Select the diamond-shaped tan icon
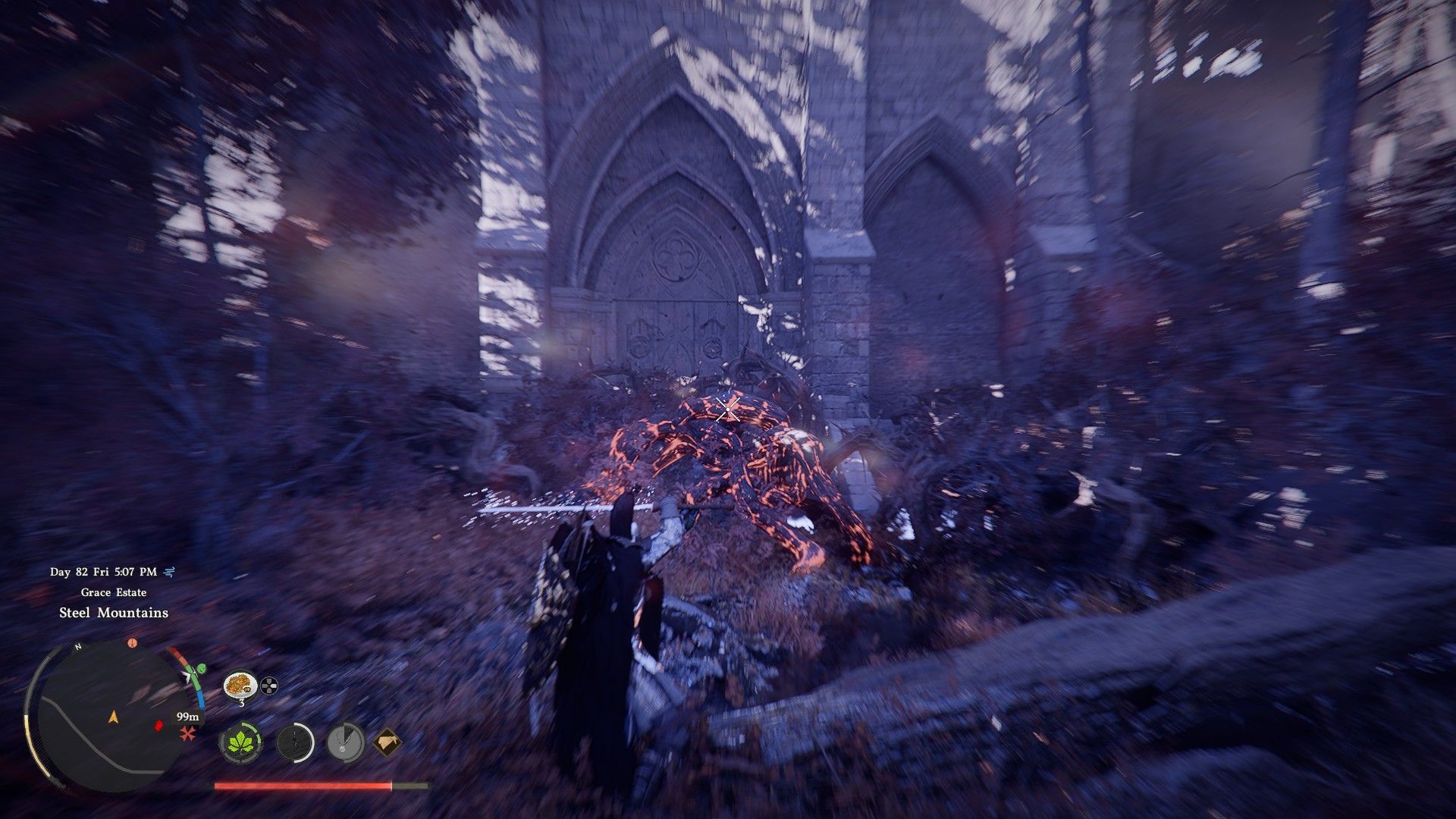 (387, 741)
